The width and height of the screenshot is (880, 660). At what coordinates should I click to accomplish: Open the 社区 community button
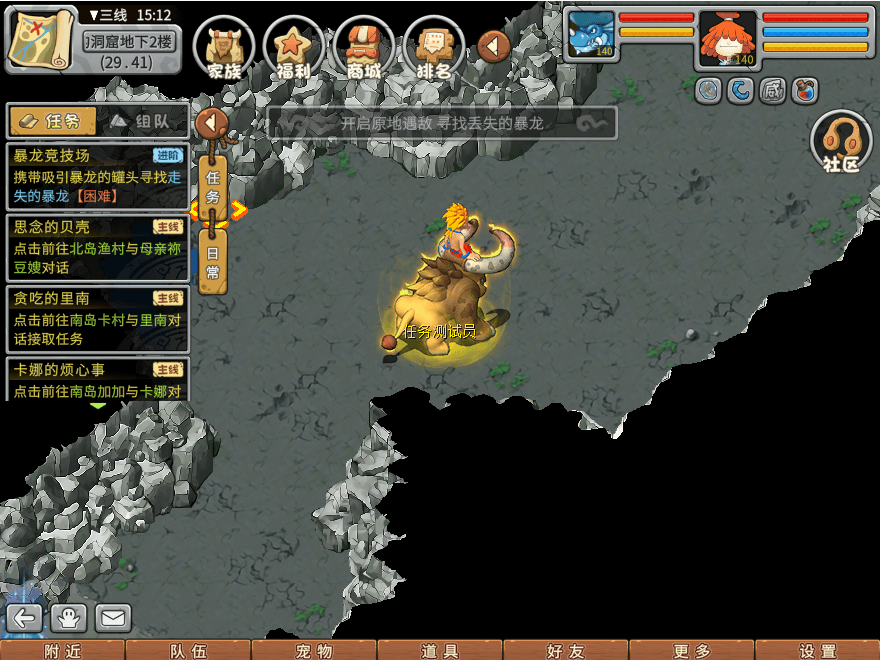841,142
